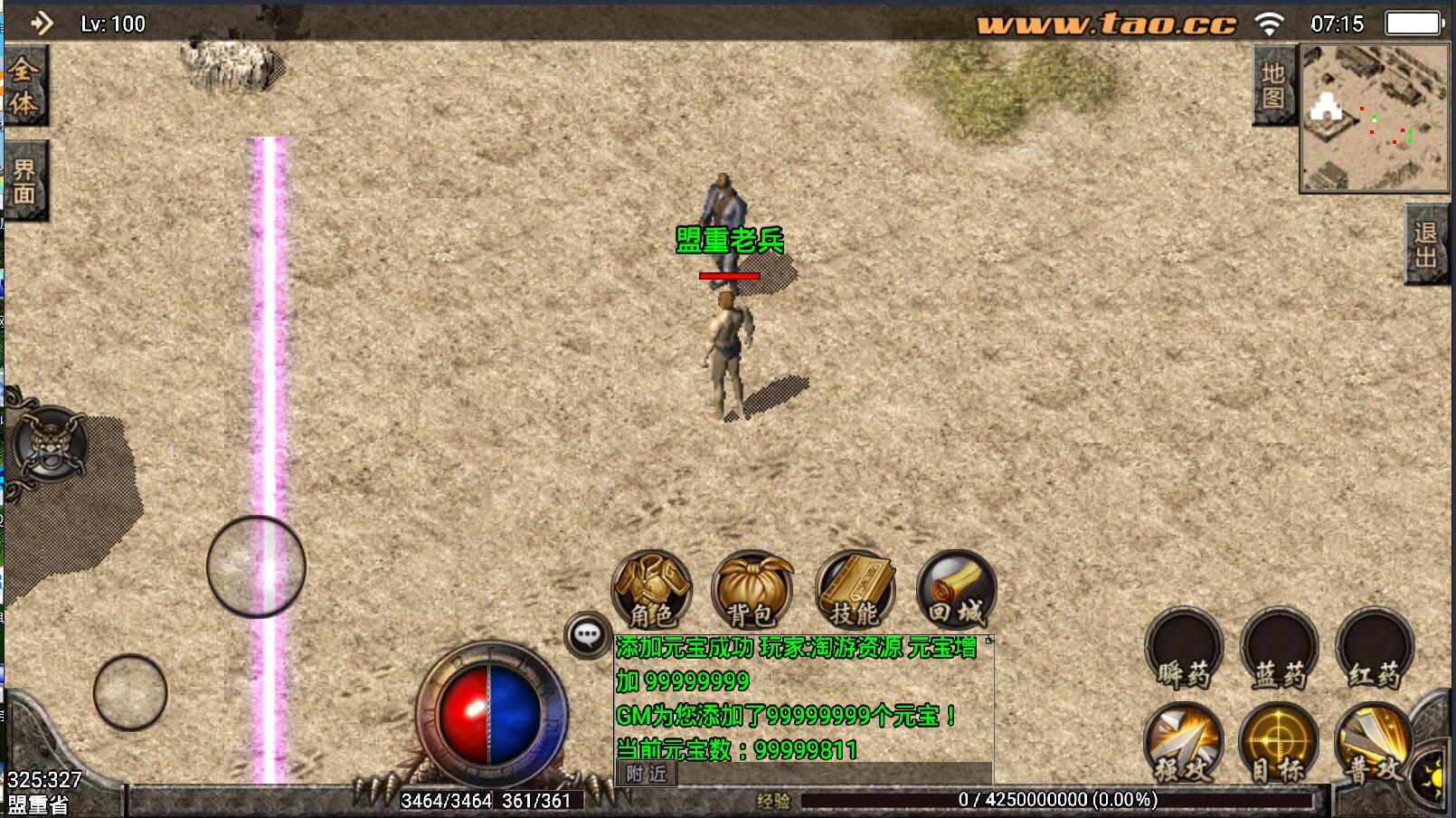1456x818 pixels.
Task: Exit the game with 退出
Action: coord(1426,245)
